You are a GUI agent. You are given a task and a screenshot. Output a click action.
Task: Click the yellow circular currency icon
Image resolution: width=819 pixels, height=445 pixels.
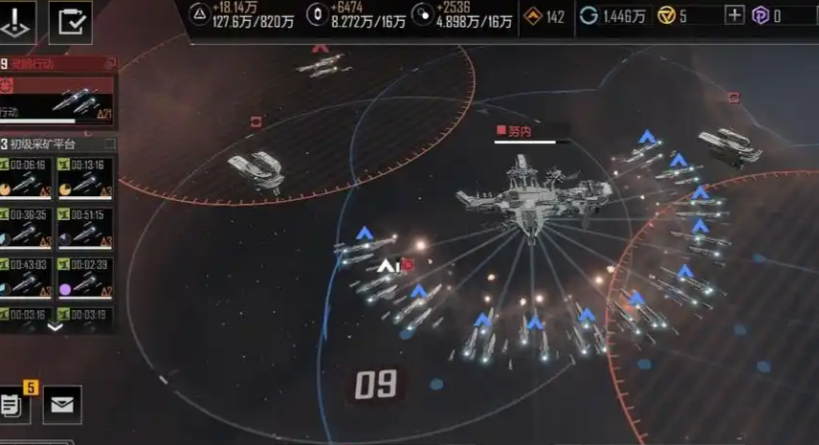click(666, 15)
